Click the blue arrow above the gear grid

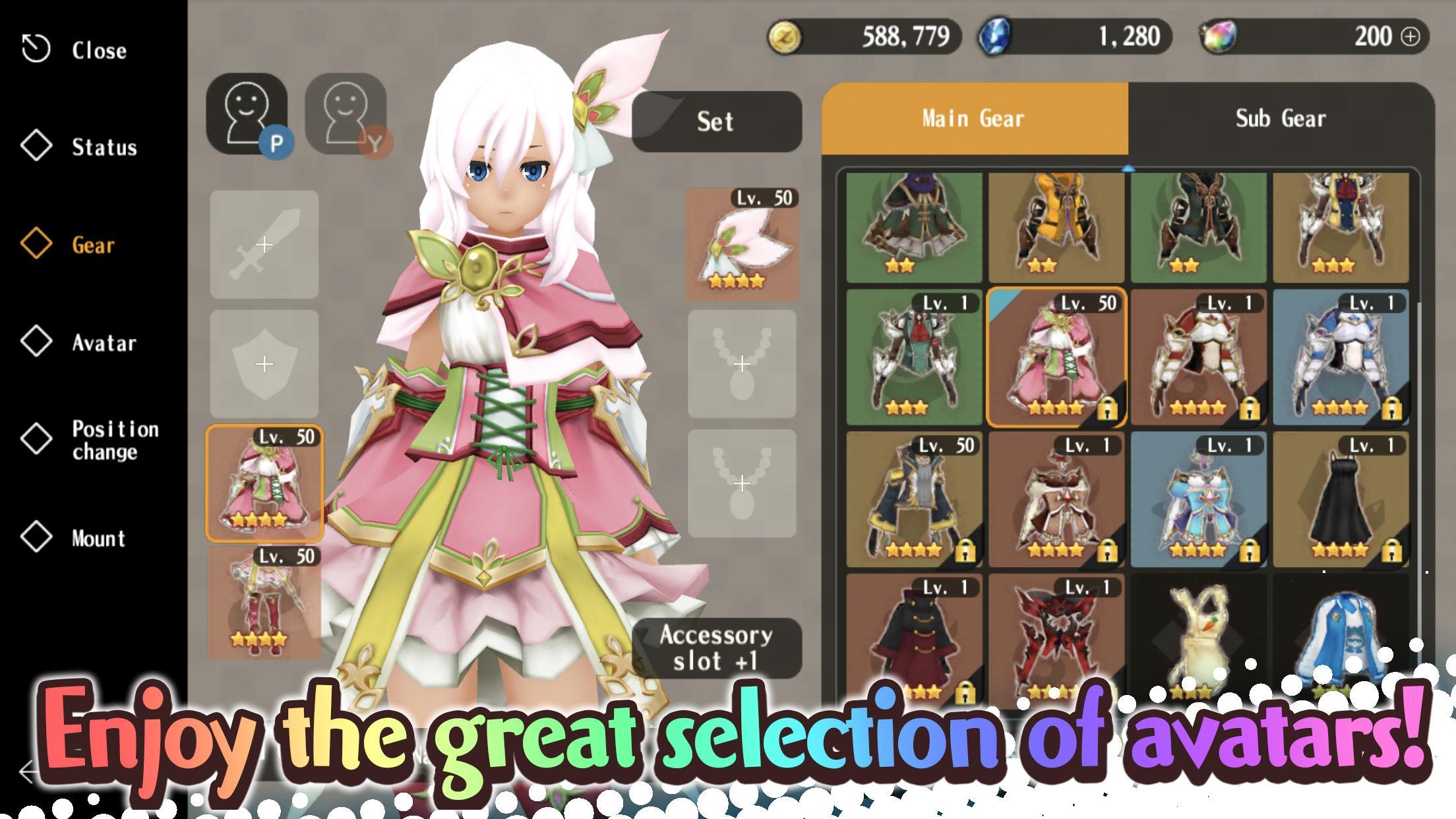click(1129, 169)
